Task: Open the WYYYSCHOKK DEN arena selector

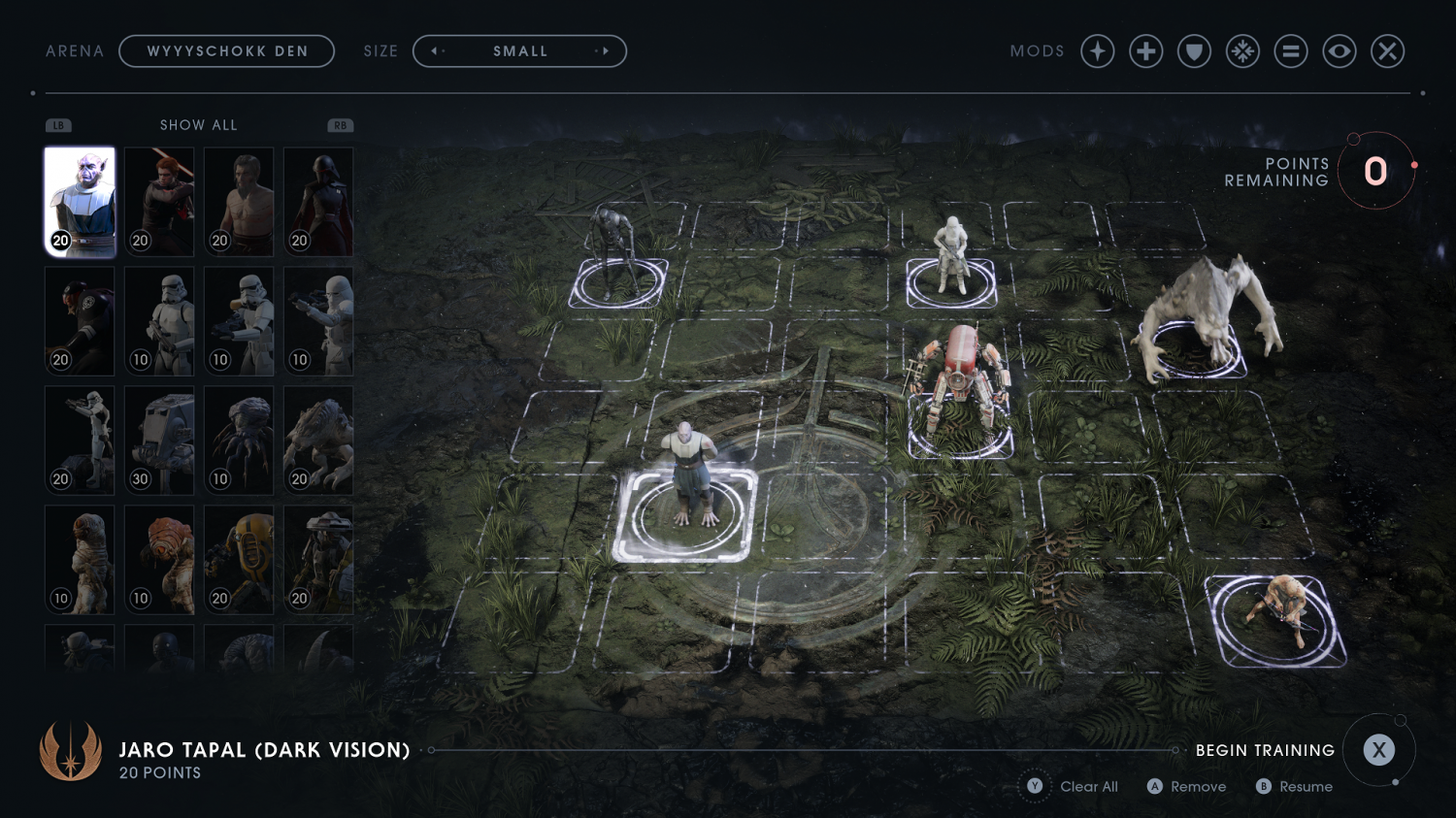Action: point(226,50)
